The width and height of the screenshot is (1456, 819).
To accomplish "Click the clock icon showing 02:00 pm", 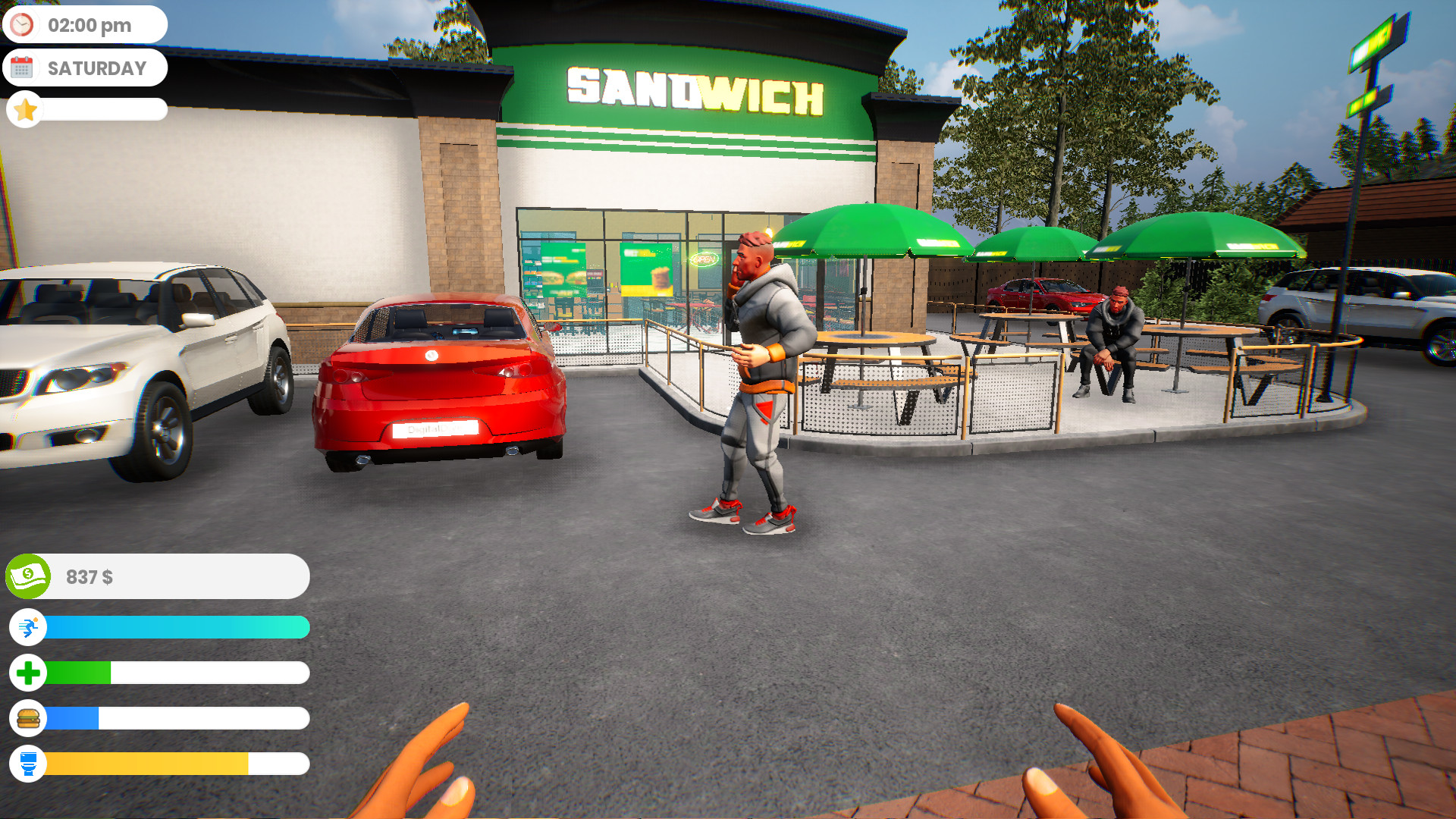I will (x=24, y=24).
